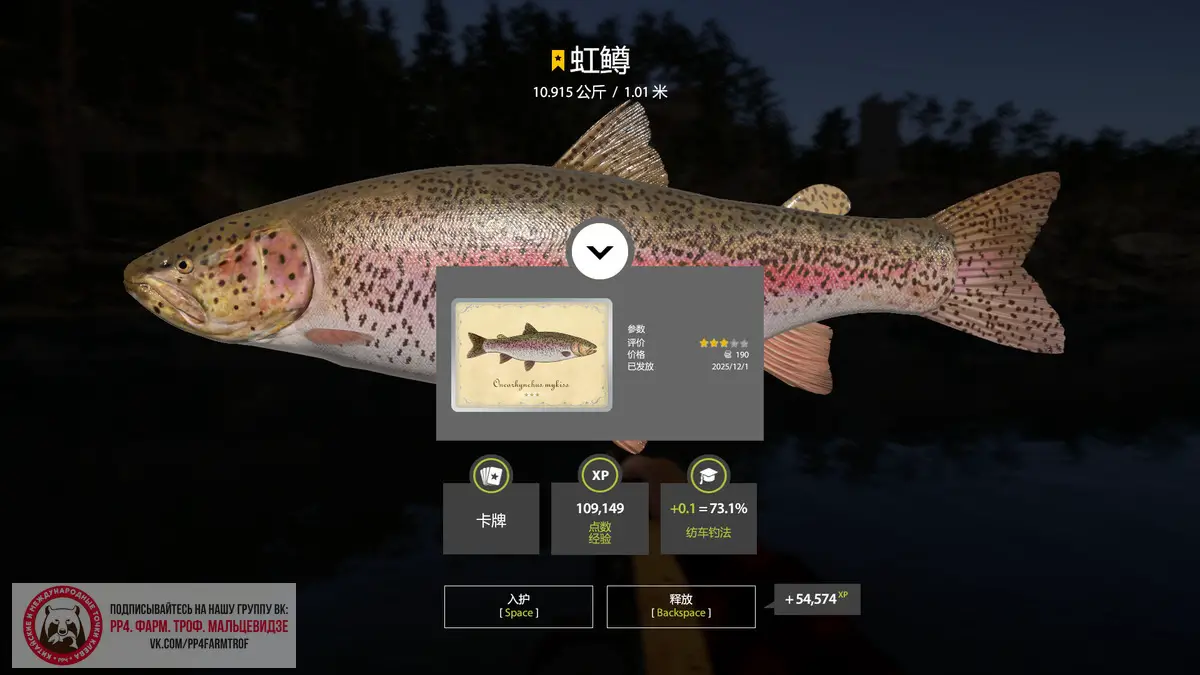Open the rainbow trout card thumbnail
This screenshot has height=675, width=1200.
532,355
